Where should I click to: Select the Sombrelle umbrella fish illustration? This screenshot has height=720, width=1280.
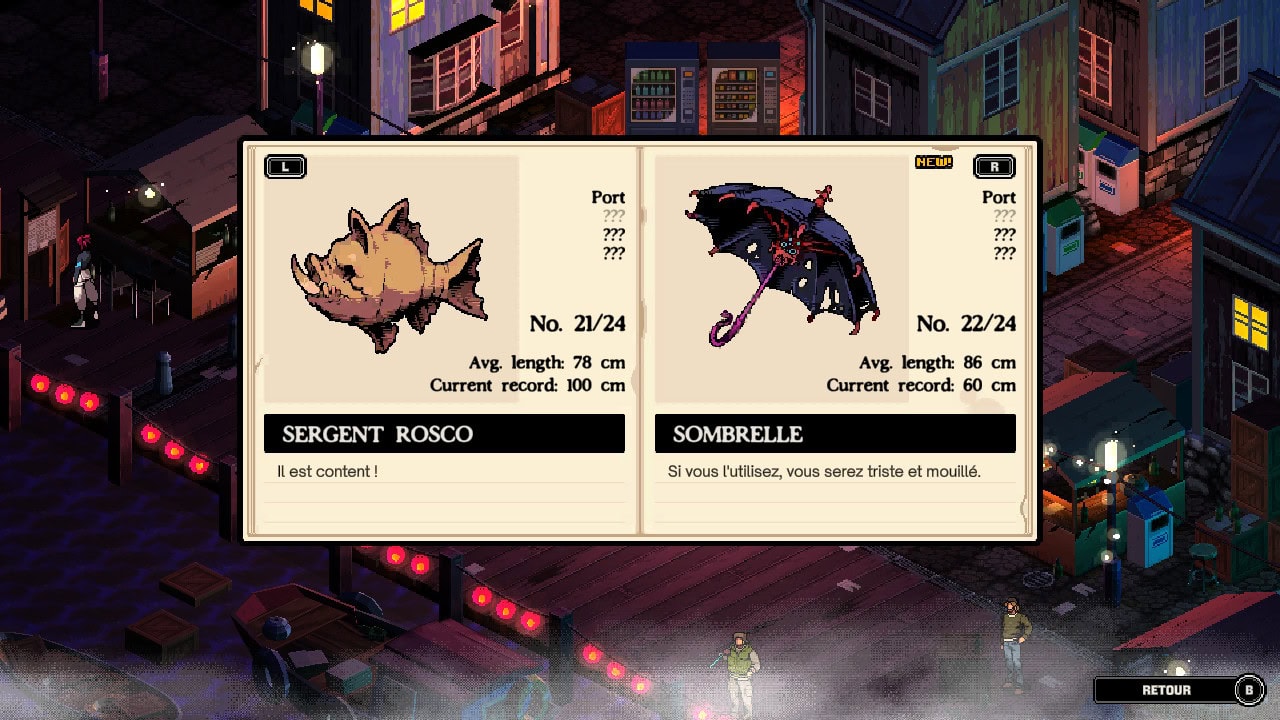click(x=782, y=262)
